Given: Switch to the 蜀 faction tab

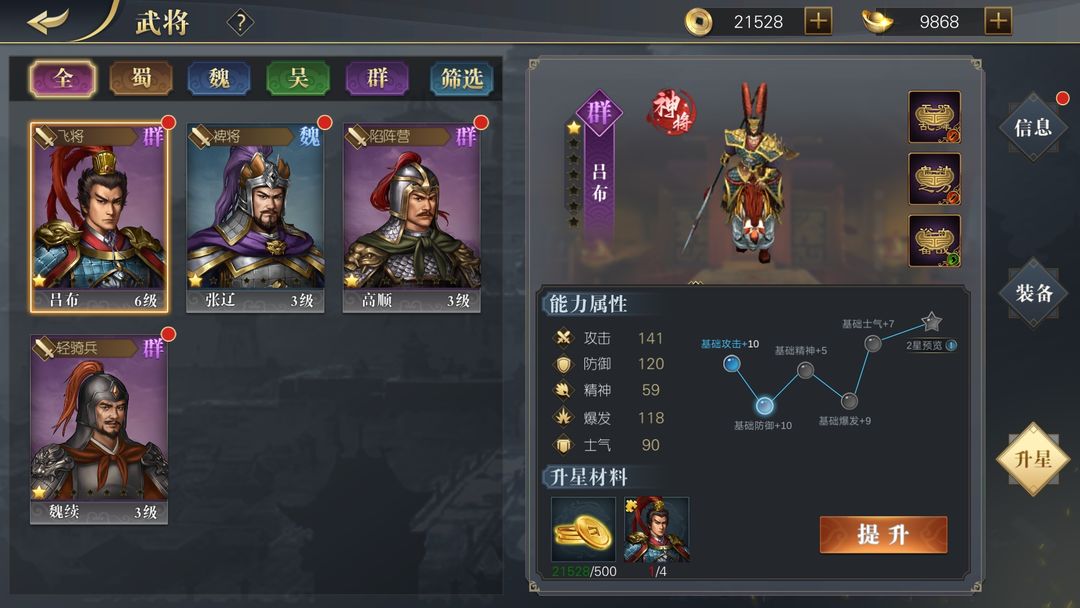Looking at the screenshot, I should (x=141, y=78).
